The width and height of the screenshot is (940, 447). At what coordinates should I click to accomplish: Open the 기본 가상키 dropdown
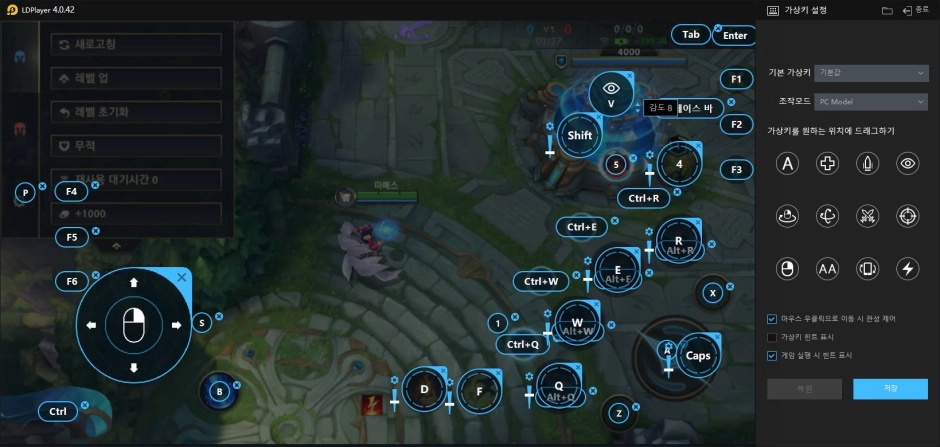[872, 73]
